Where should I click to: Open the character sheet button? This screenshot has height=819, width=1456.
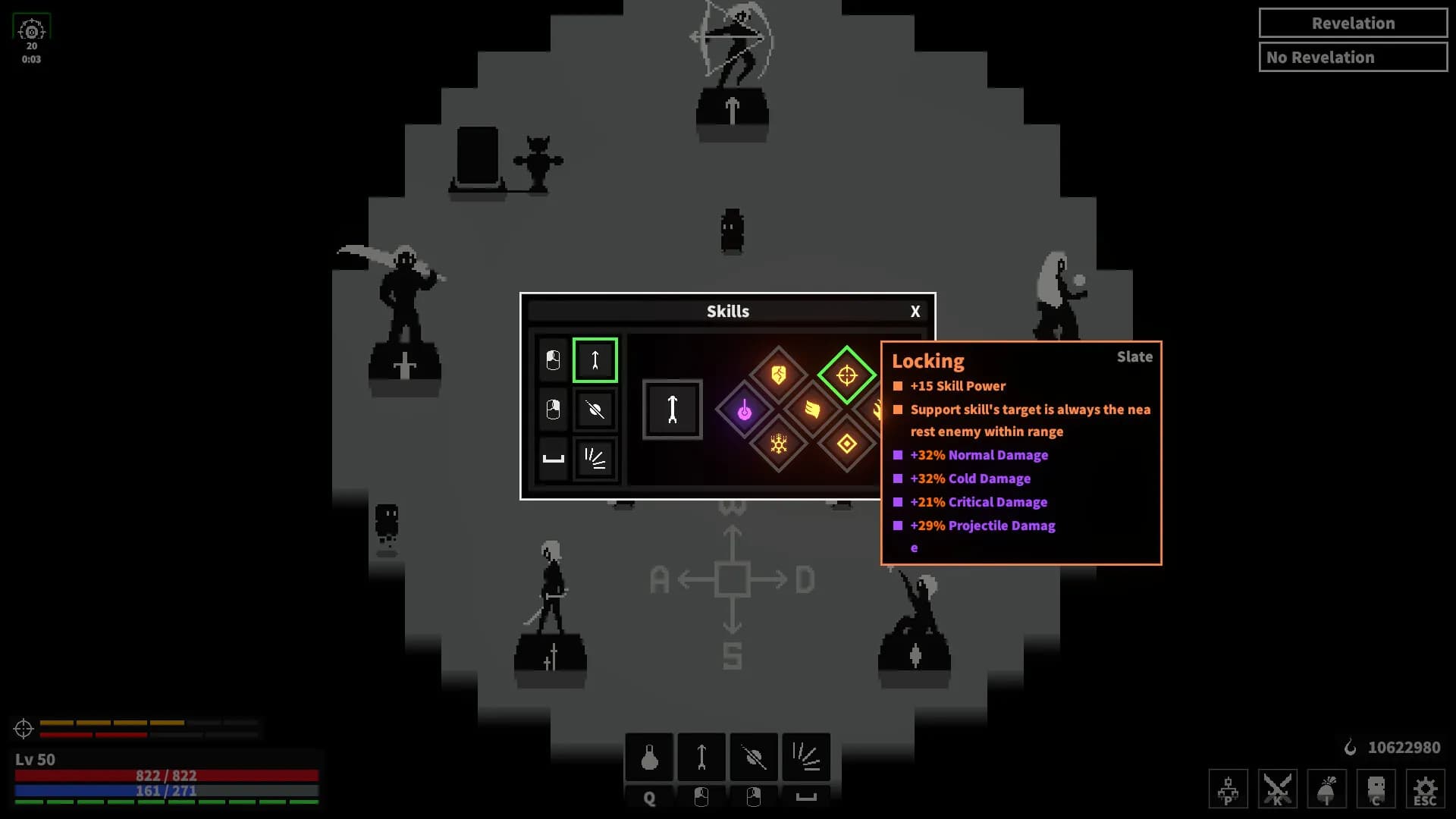coord(1376,789)
